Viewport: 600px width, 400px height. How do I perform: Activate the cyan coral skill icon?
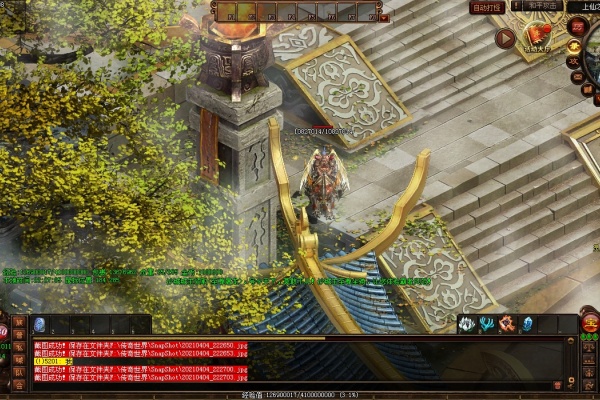pos(487,323)
